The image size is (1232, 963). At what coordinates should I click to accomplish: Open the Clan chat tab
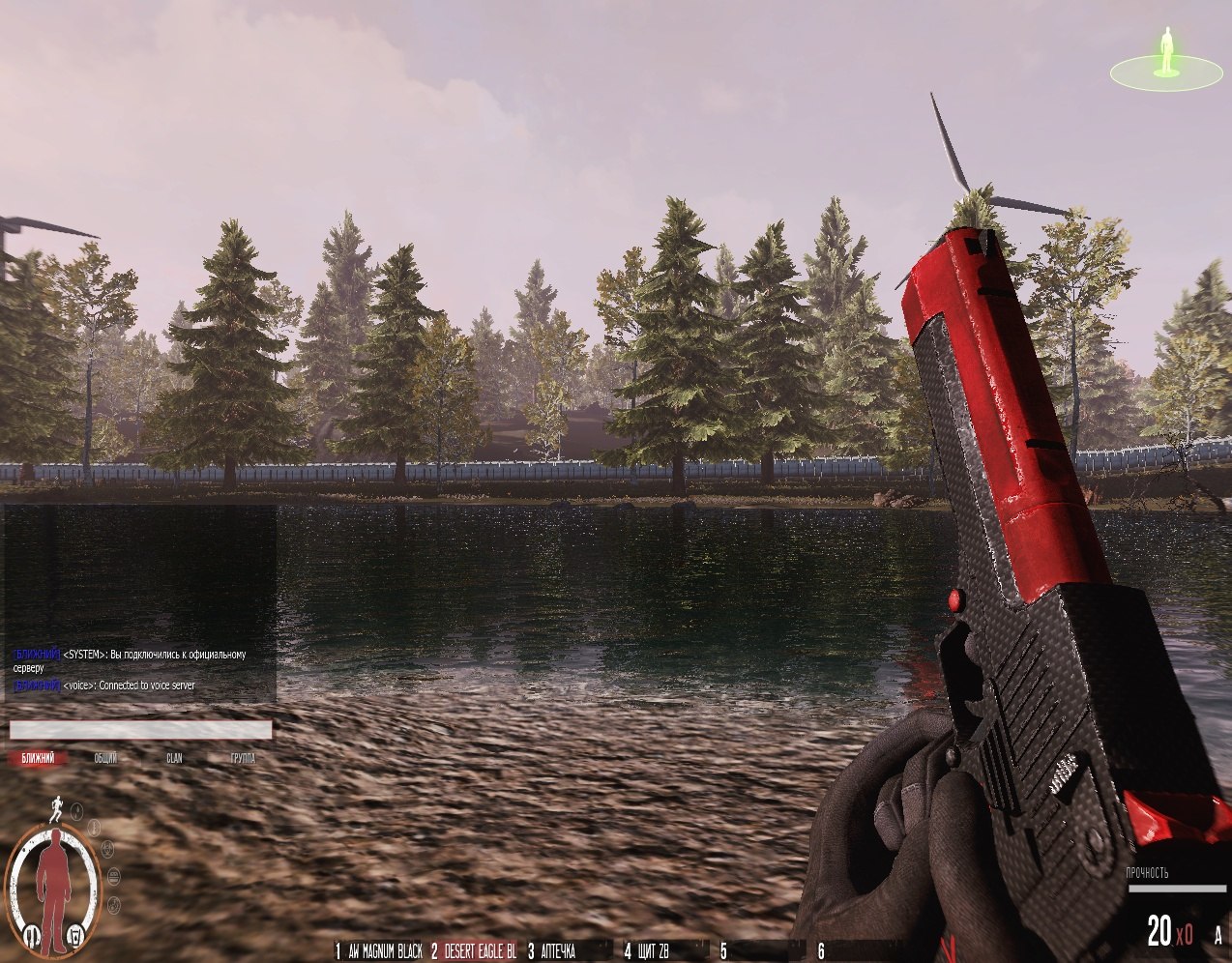point(174,758)
